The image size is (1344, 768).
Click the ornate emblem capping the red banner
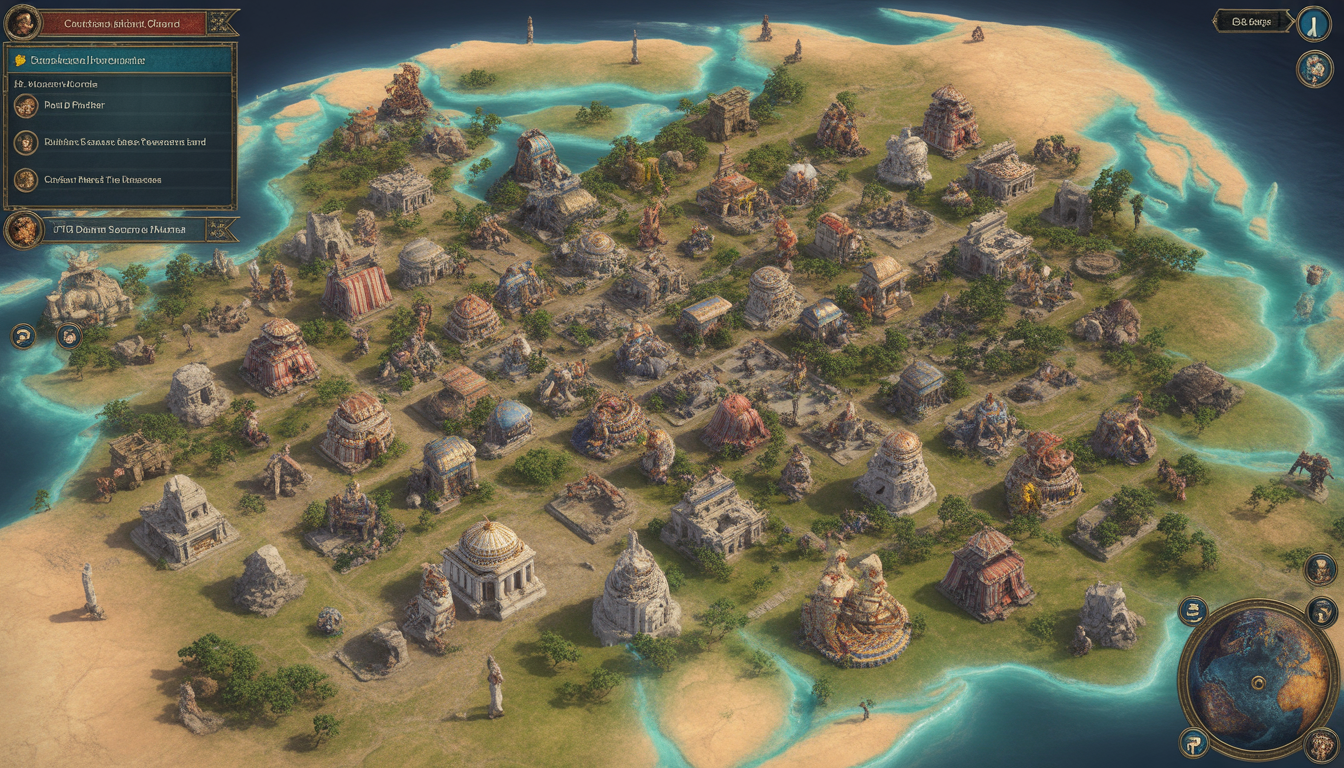(x=223, y=22)
